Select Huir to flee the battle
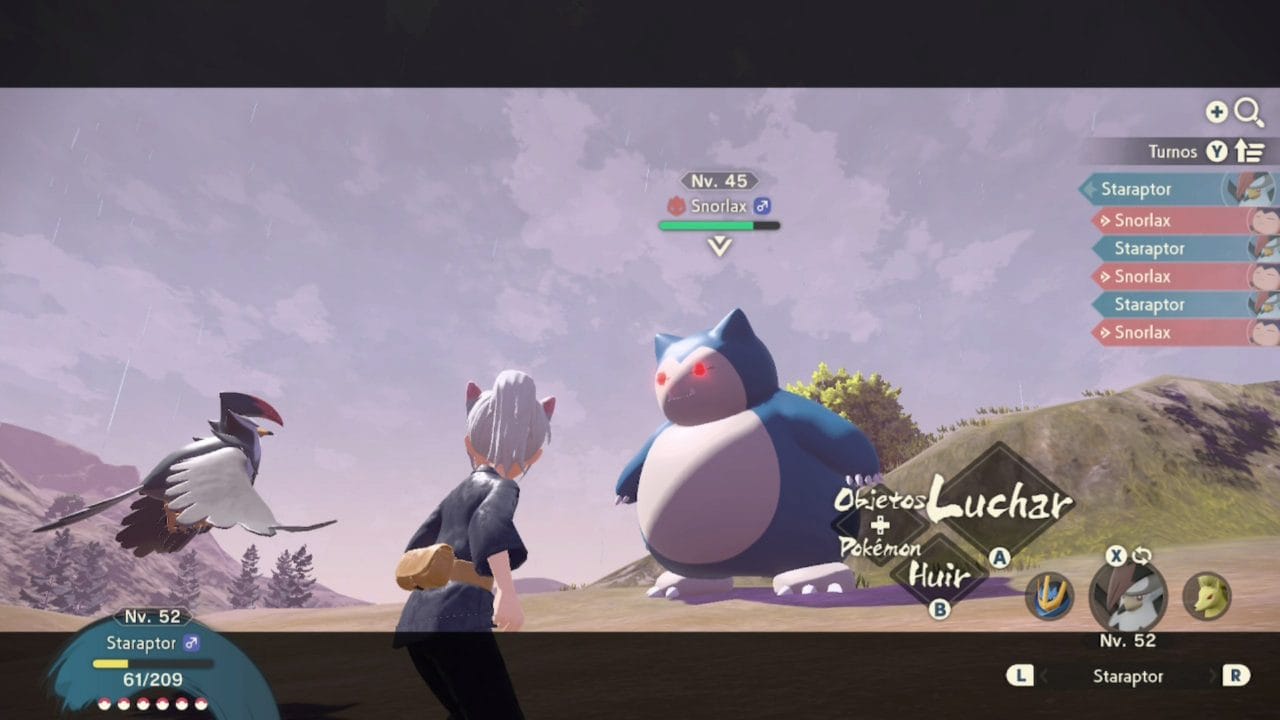 point(938,575)
